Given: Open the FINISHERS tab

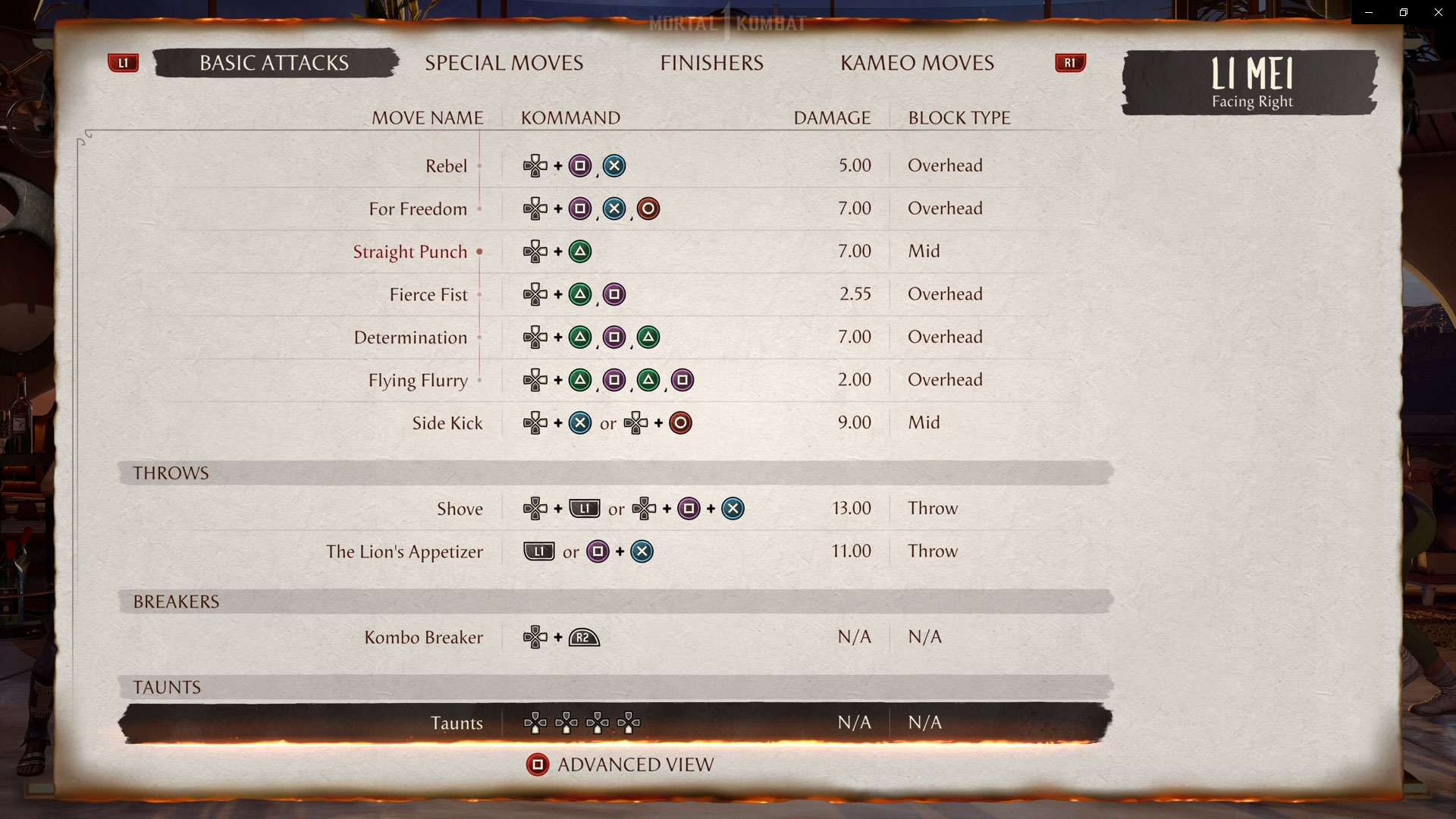Looking at the screenshot, I should coord(711,63).
